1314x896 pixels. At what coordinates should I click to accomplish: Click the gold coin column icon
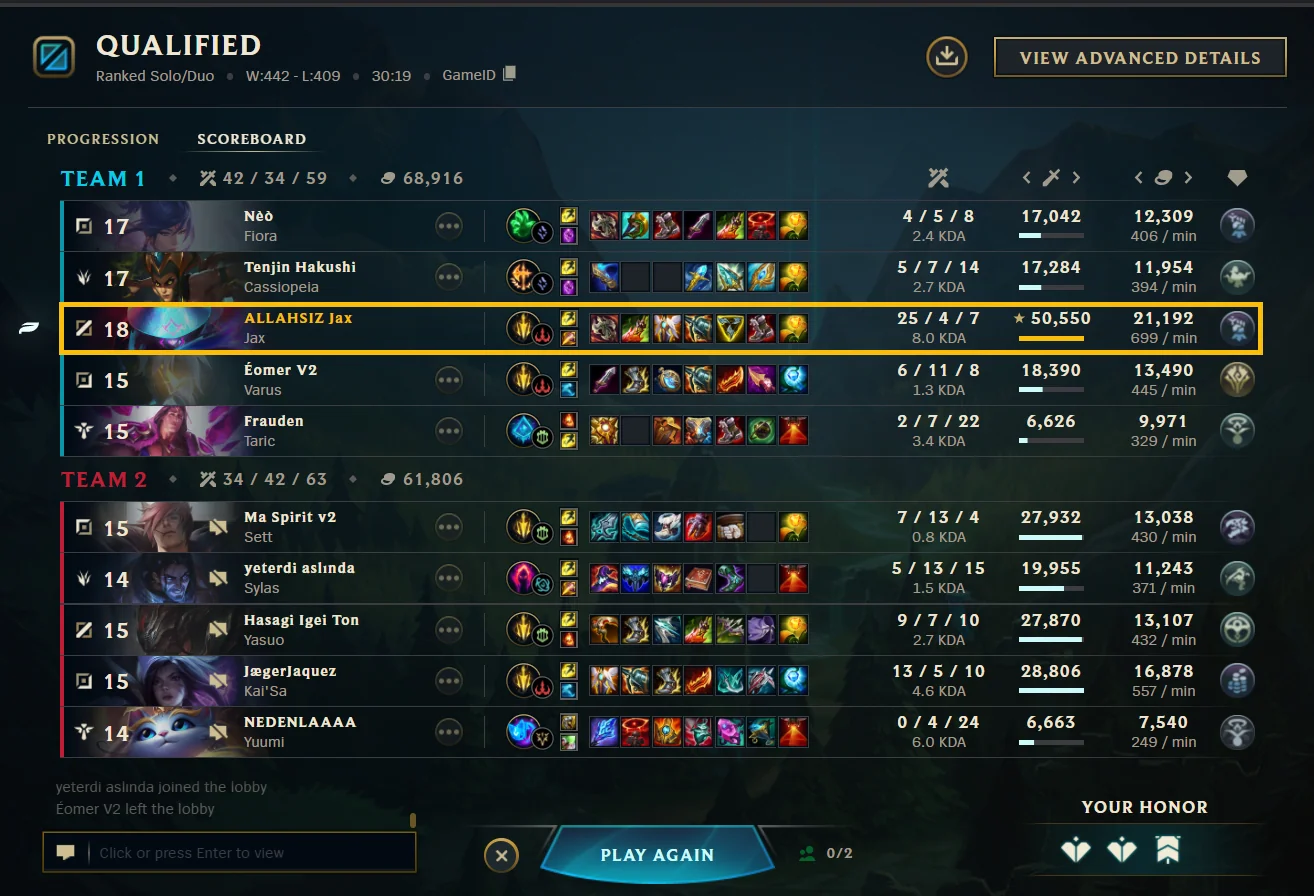point(1162,177)
